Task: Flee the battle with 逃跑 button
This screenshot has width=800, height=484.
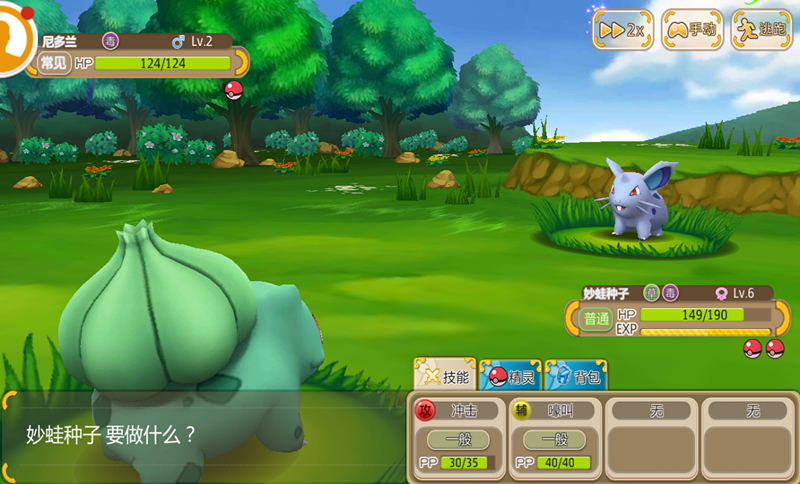Action: tap(761, 30)
